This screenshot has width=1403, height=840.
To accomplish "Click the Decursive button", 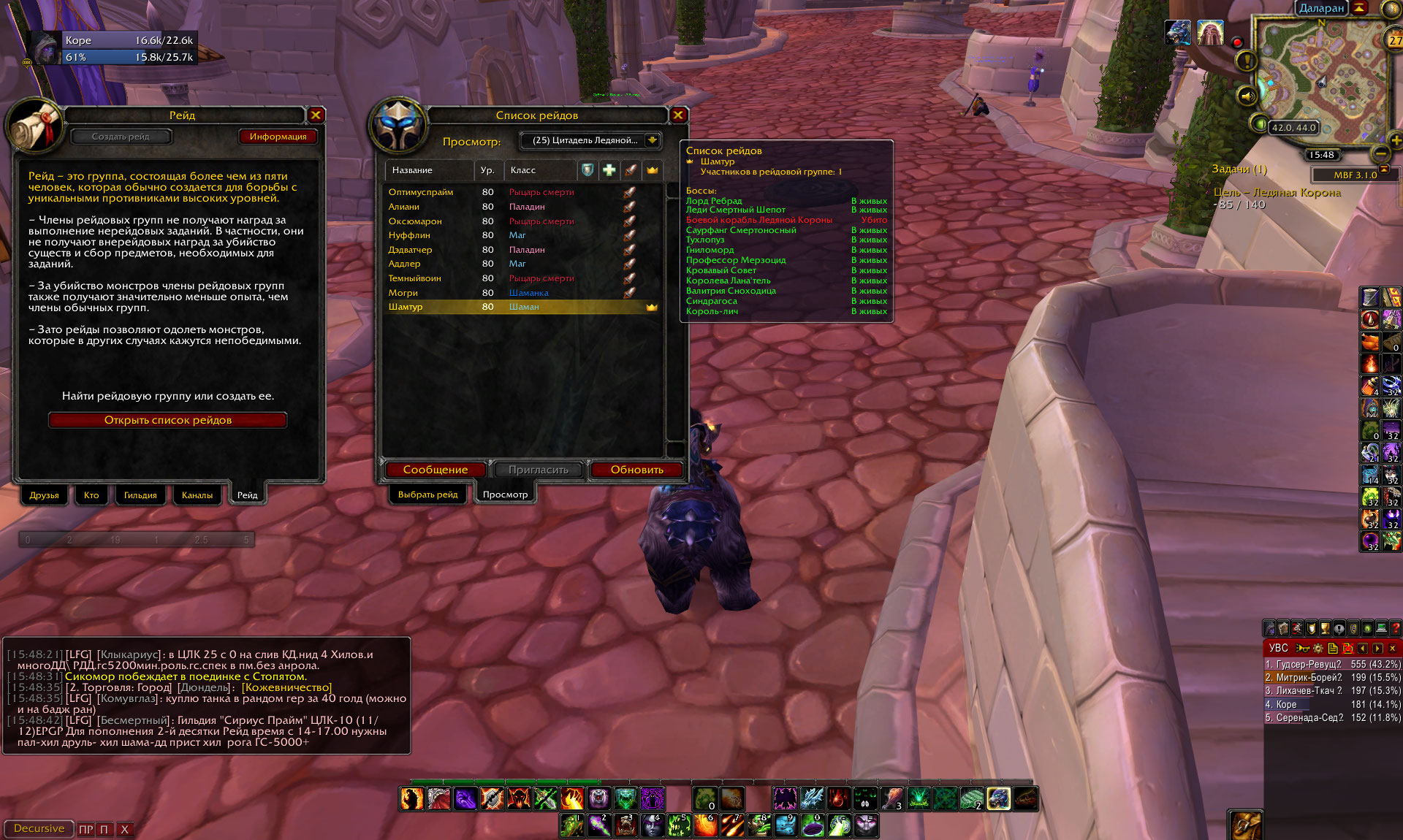I will tap(39, 828).
